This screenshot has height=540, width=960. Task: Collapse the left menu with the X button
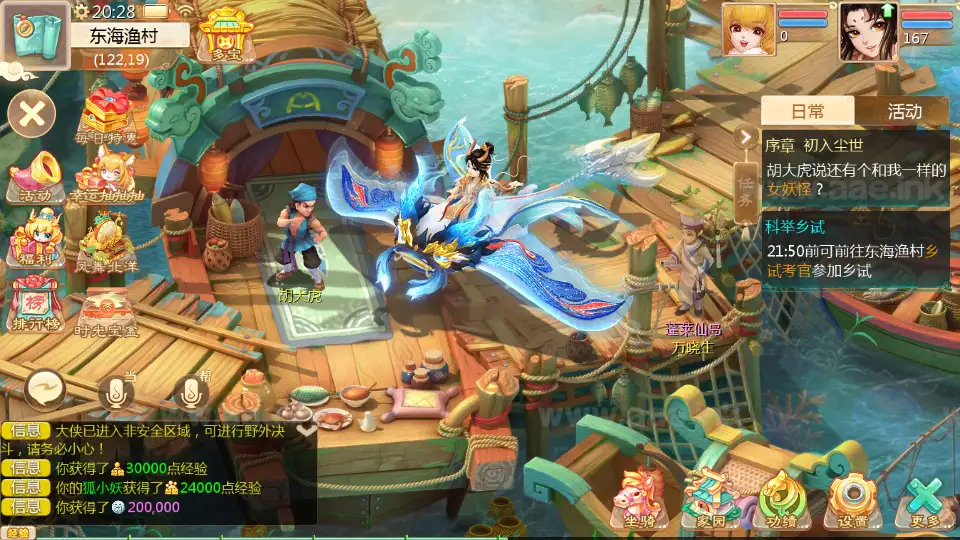(32, 113)
